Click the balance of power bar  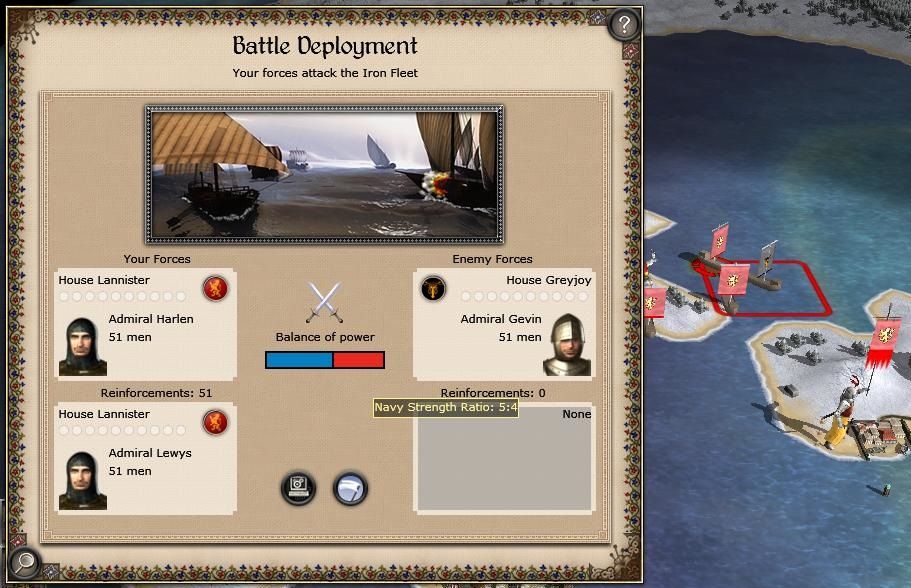324,360
